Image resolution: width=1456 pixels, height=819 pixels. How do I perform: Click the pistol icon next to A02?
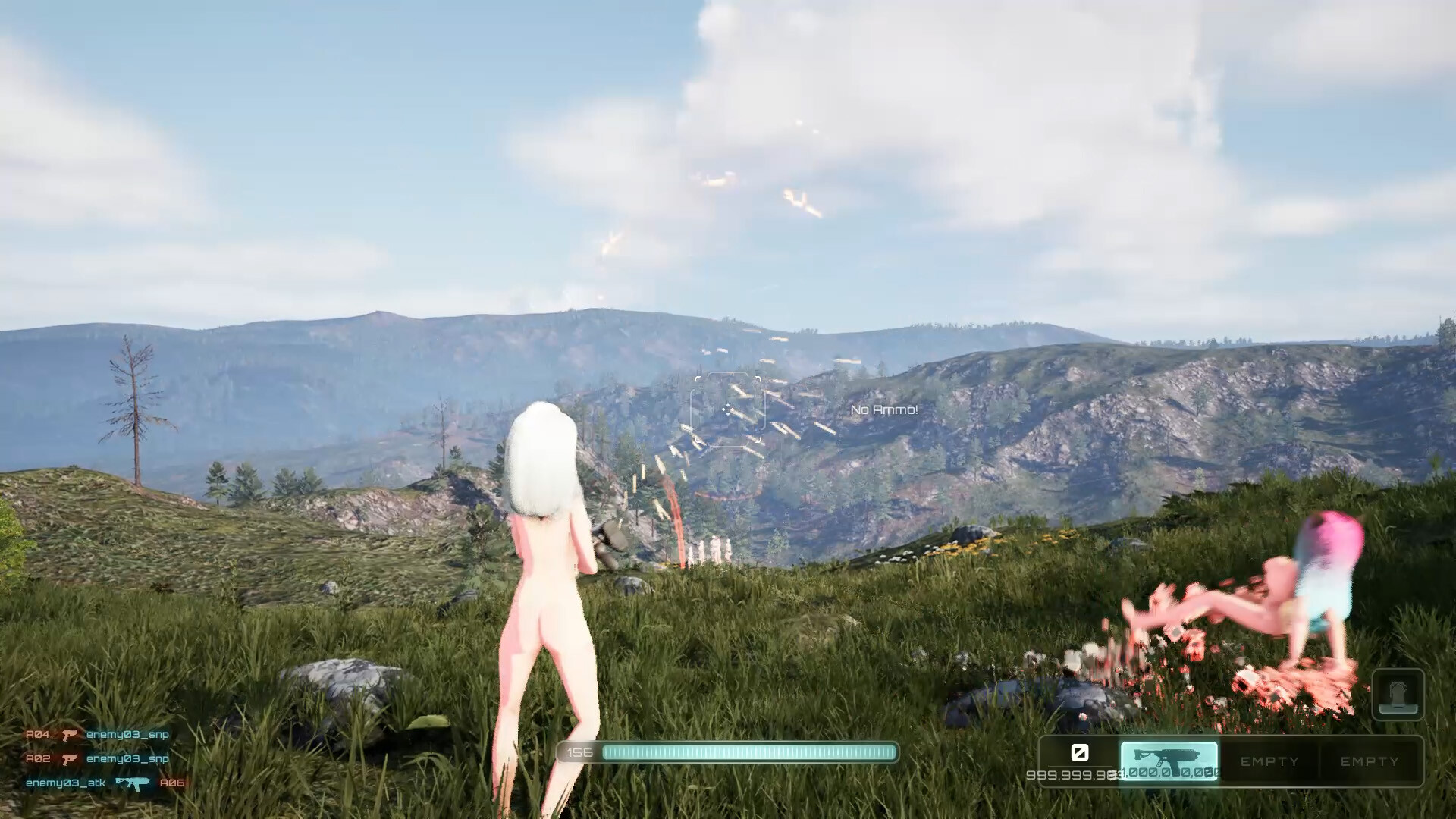(x=71, y=758)
